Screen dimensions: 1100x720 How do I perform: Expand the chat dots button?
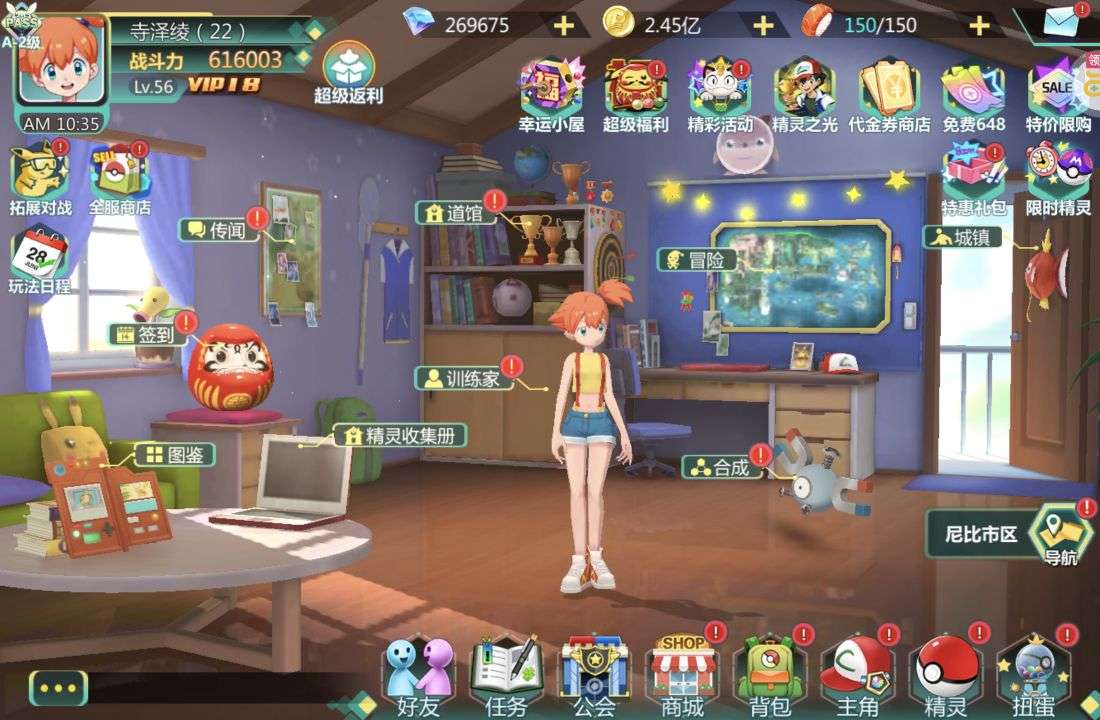coord(58,688)
